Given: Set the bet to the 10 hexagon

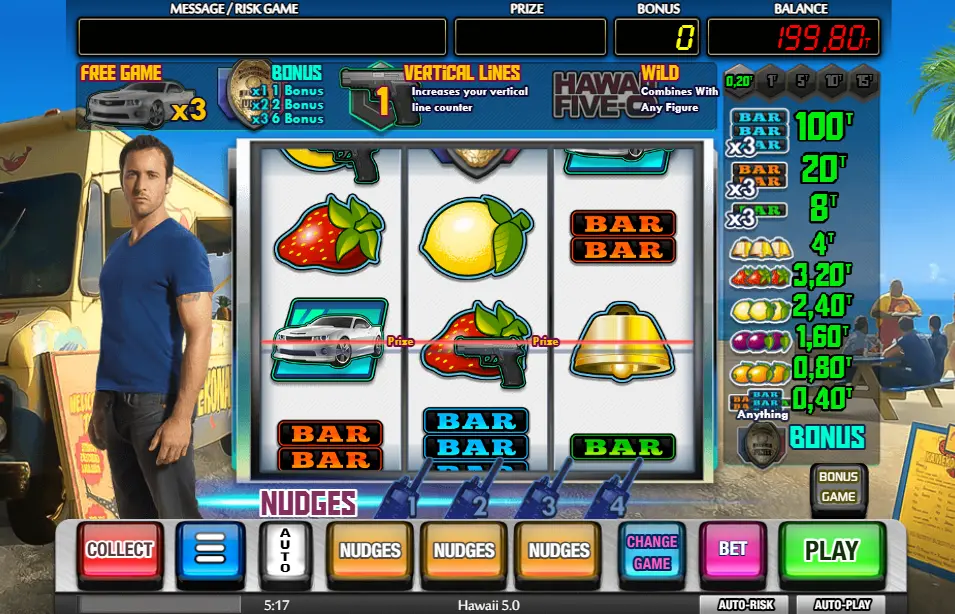Looking at the screenshot, I should click(x=834, y=82).
